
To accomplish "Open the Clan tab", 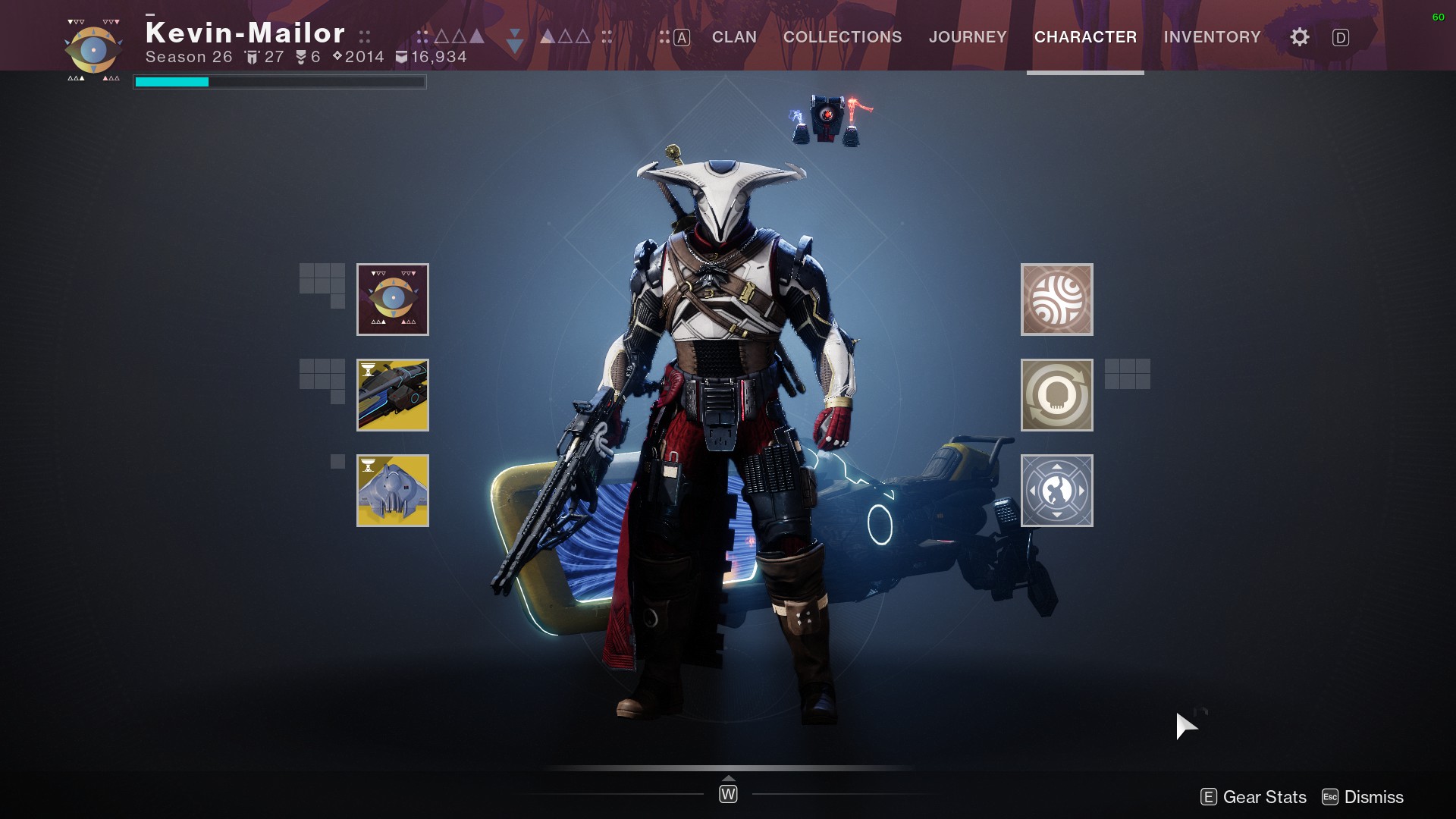I will point(733,37).
